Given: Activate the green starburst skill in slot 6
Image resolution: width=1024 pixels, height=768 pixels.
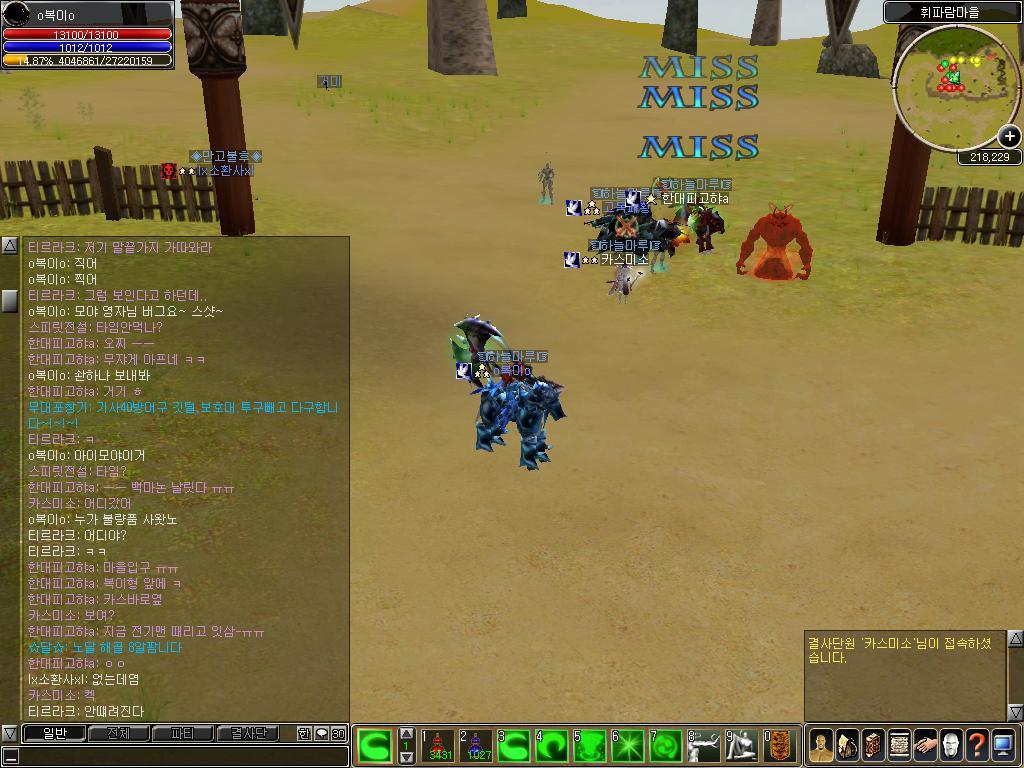Looking at the screenshot, I should pyautogui.click(x=628, y=746).
